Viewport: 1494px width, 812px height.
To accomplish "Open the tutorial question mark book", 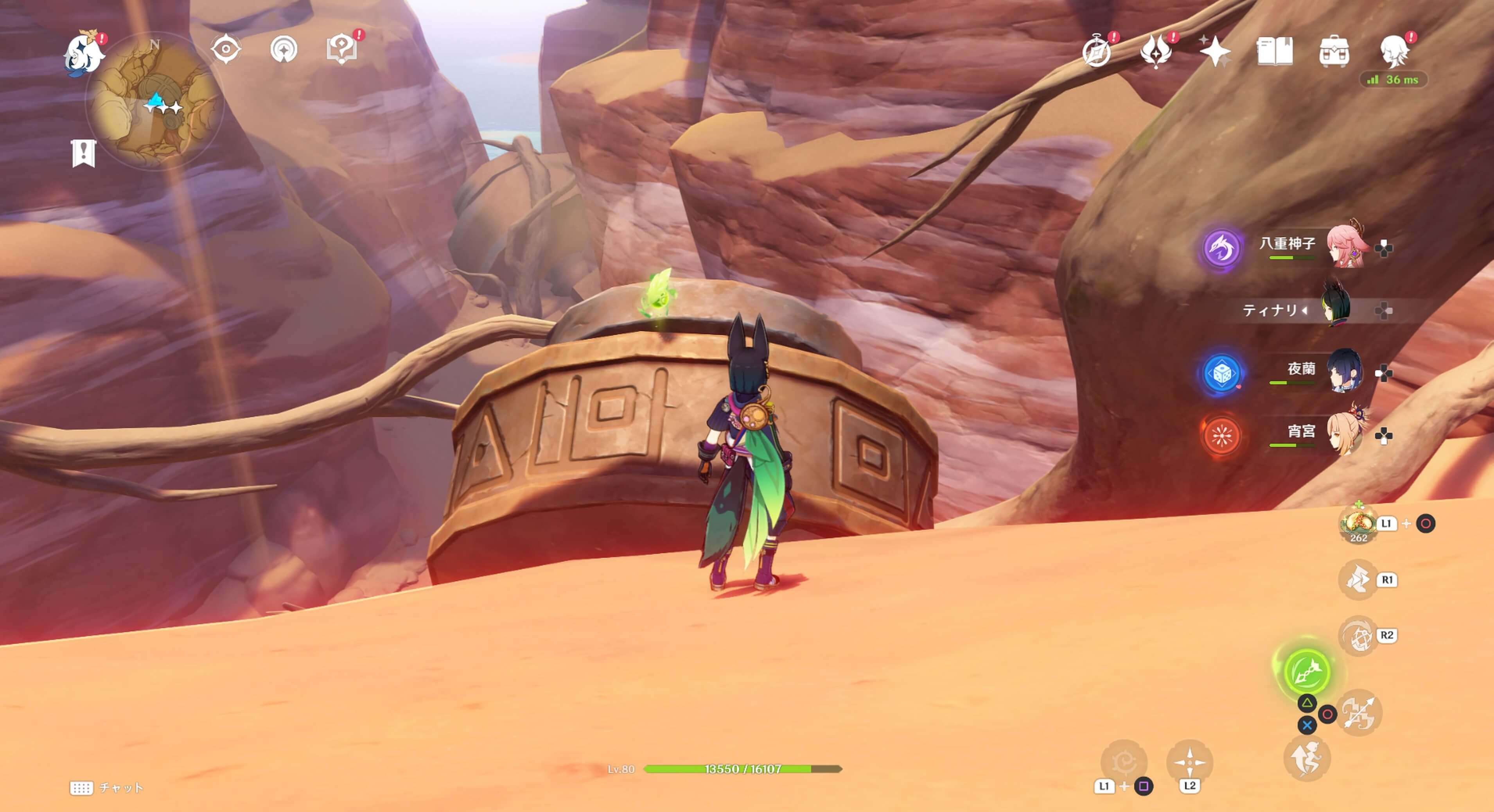I will click(342, 49).
